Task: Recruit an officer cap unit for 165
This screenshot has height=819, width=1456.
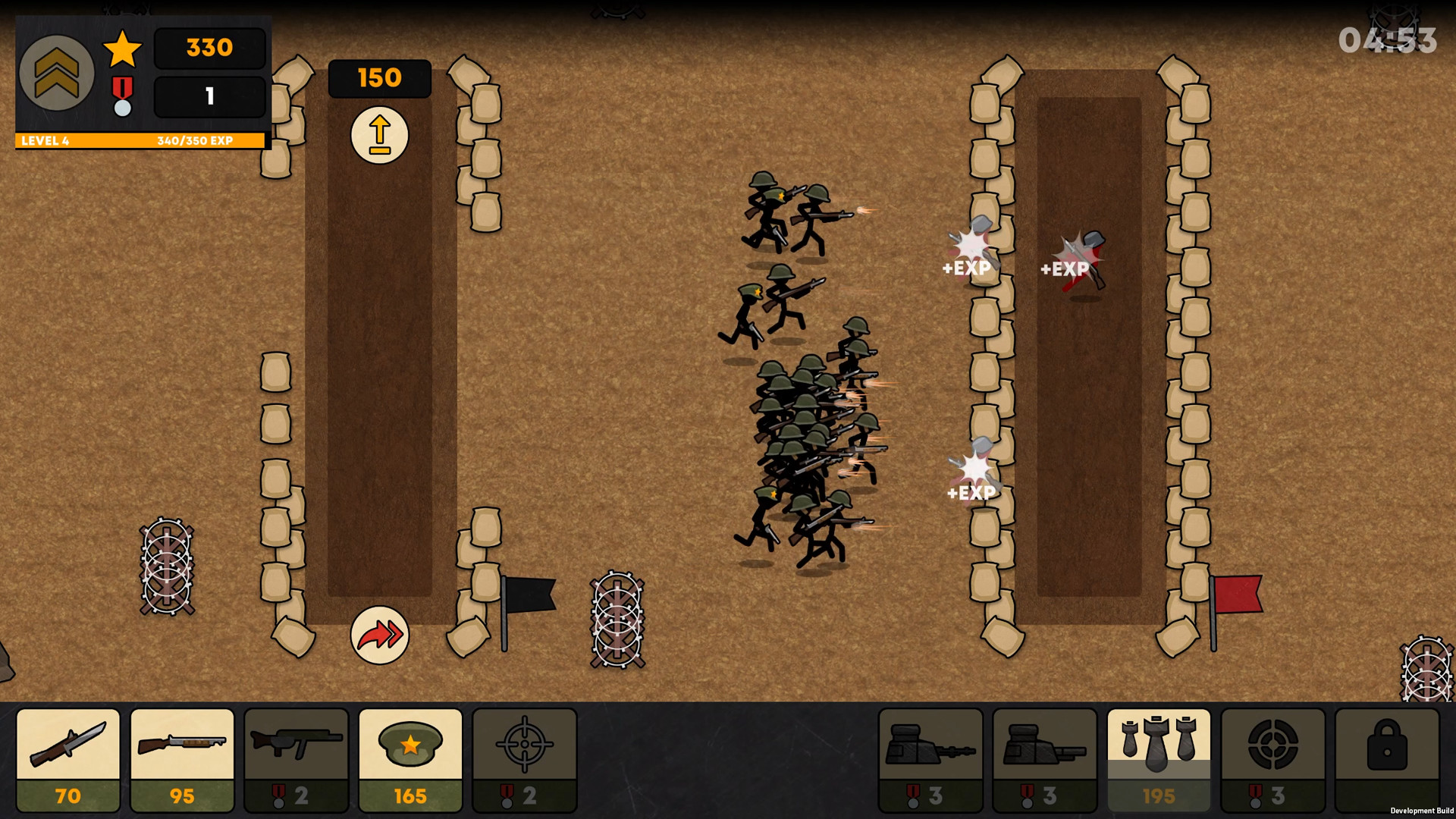Action: pyautogui.click(x=410, y=761)
